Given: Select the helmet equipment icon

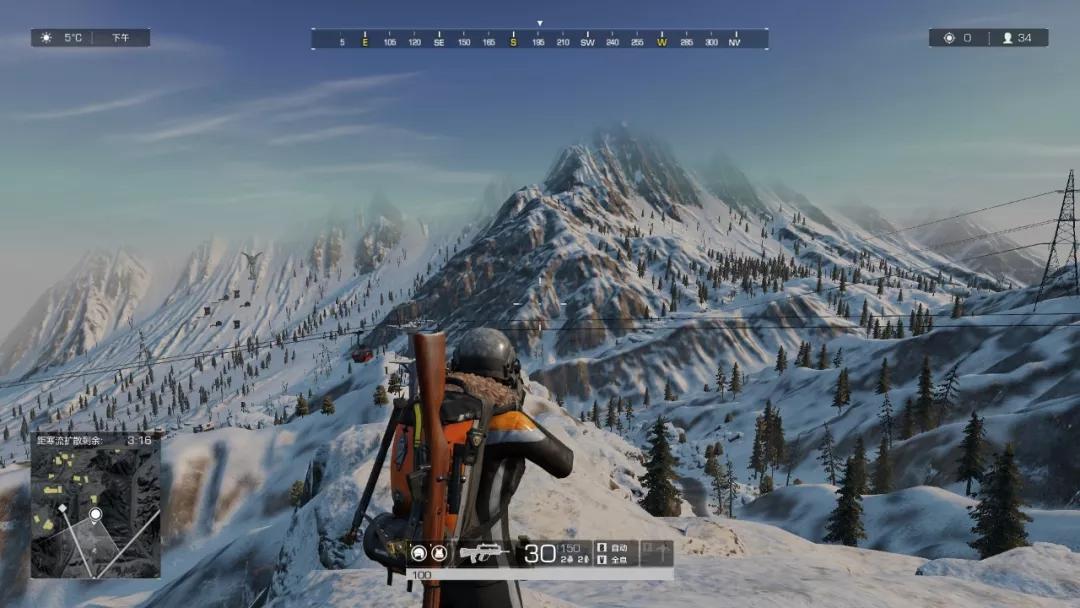Looking at the screenshot, I should 417,553.
